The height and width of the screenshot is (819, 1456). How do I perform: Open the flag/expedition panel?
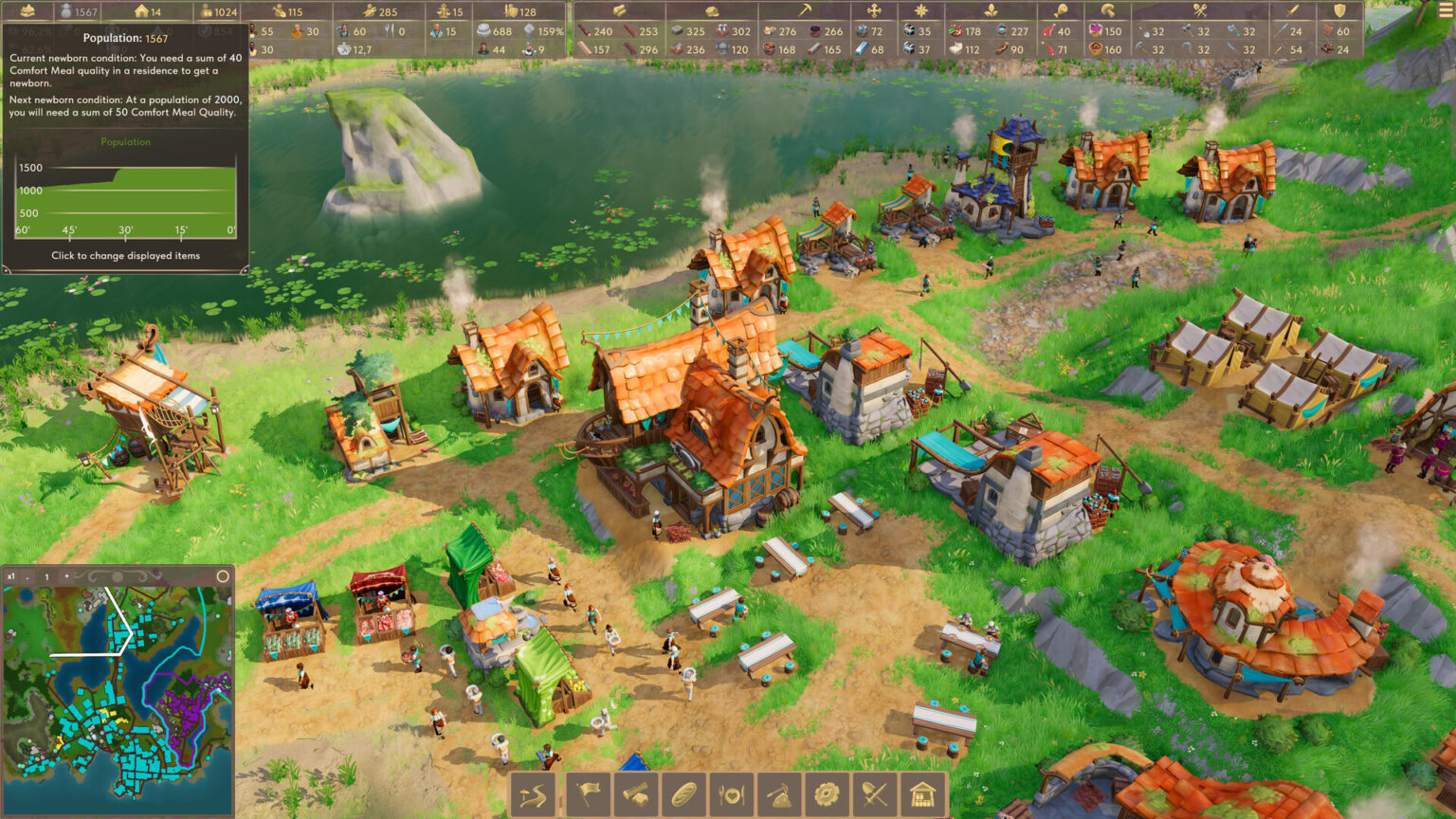tap(588, 794)
